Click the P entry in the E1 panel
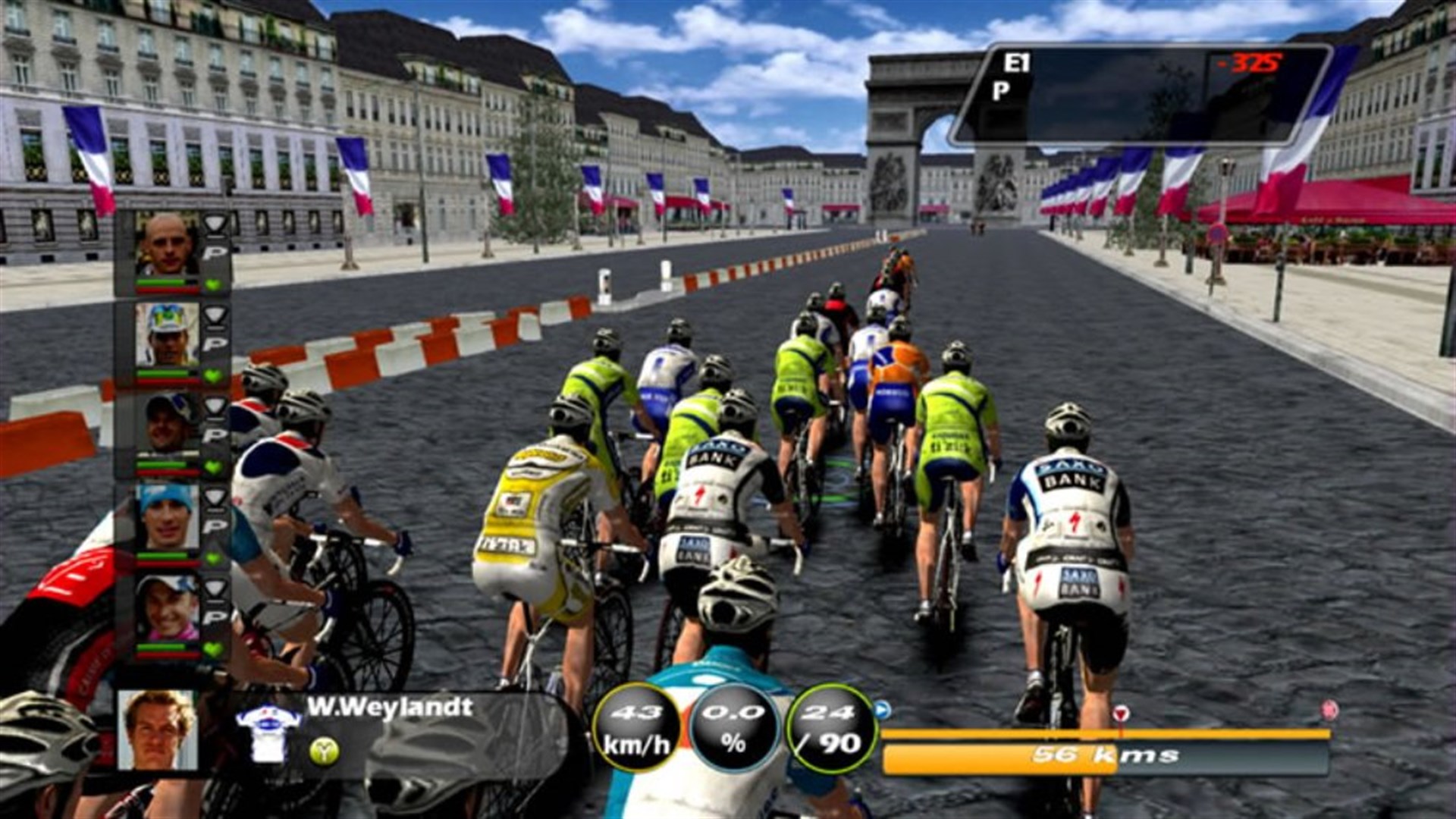 click(1000, 91)
